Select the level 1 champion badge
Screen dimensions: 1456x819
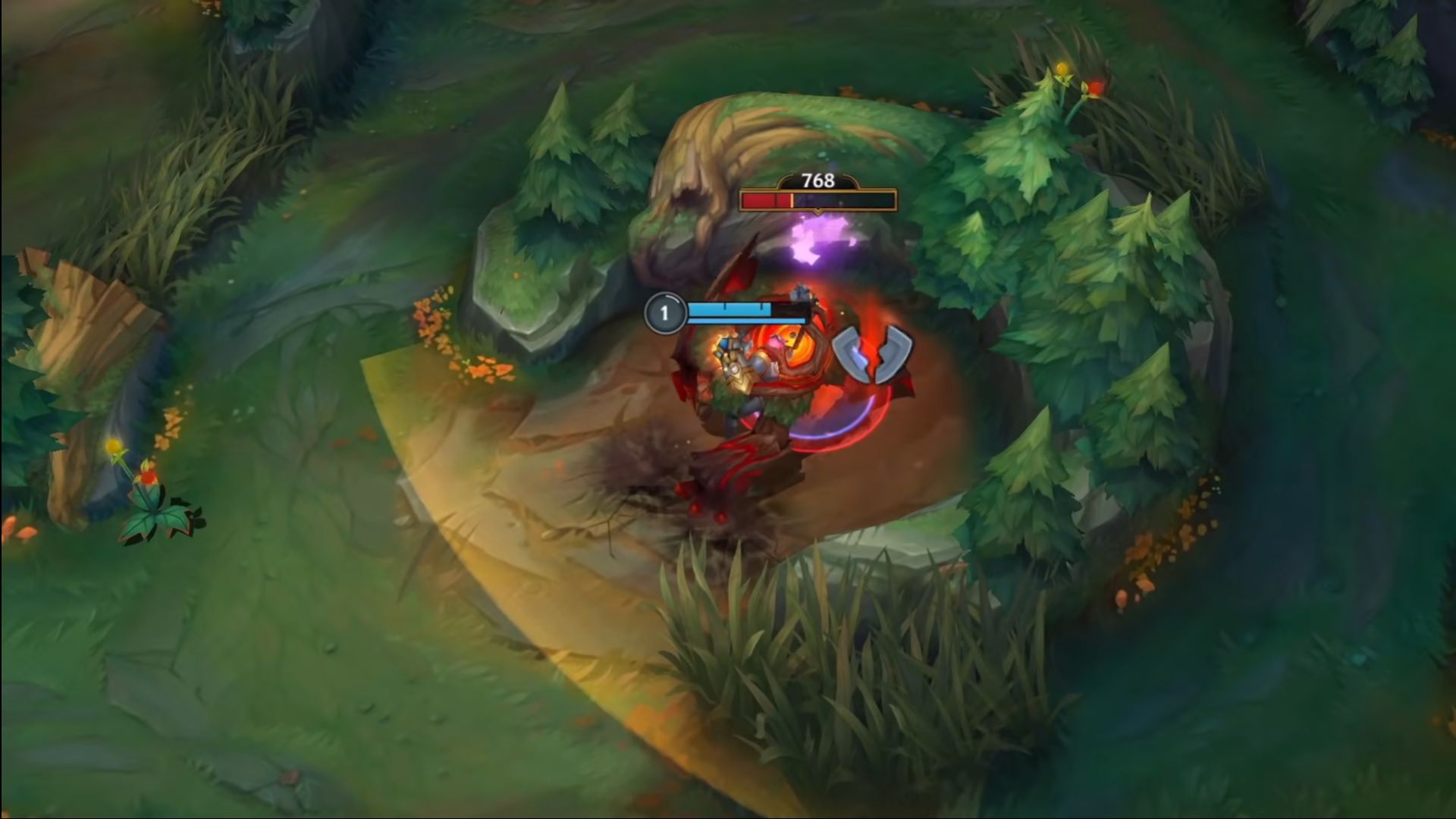pos(666,312)
